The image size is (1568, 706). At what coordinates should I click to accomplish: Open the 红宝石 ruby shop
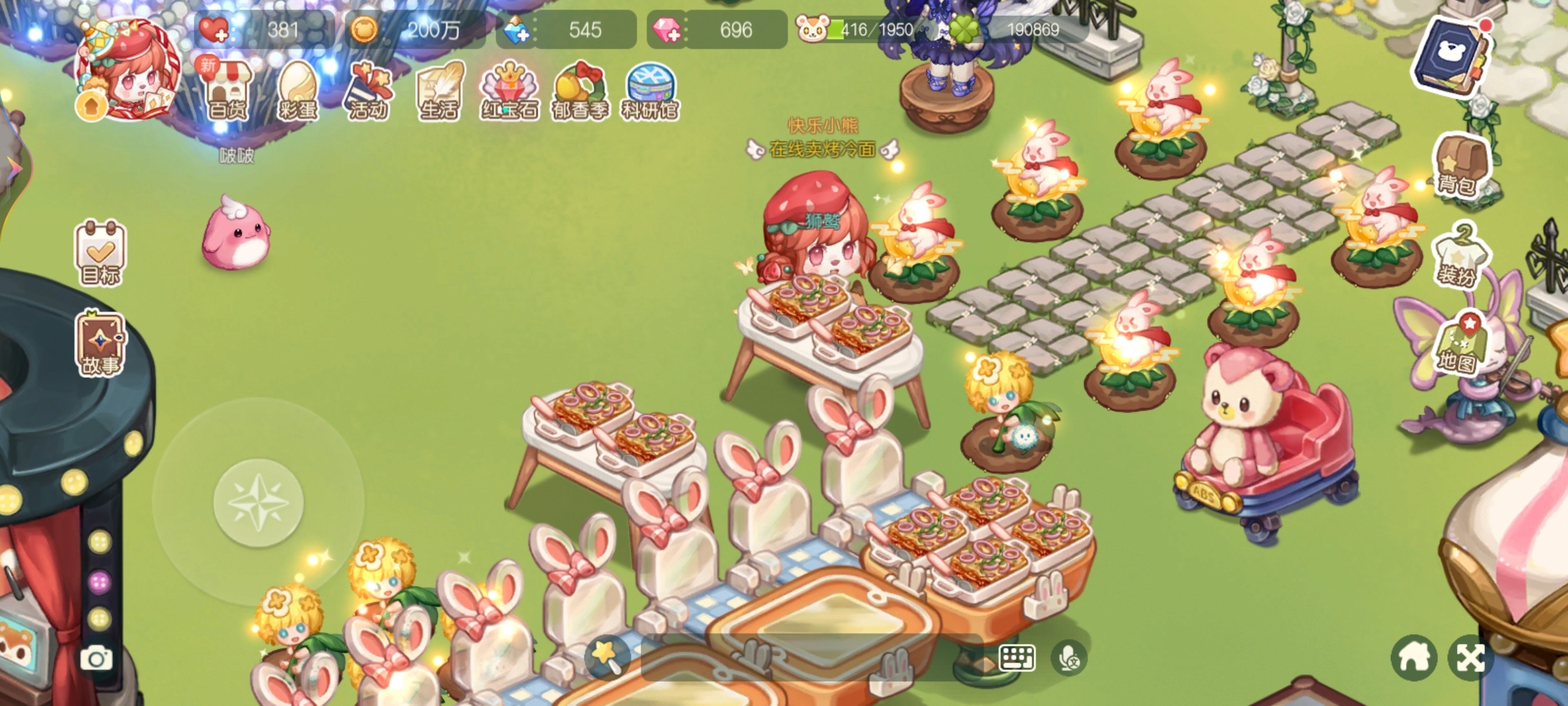pos(510,92)
